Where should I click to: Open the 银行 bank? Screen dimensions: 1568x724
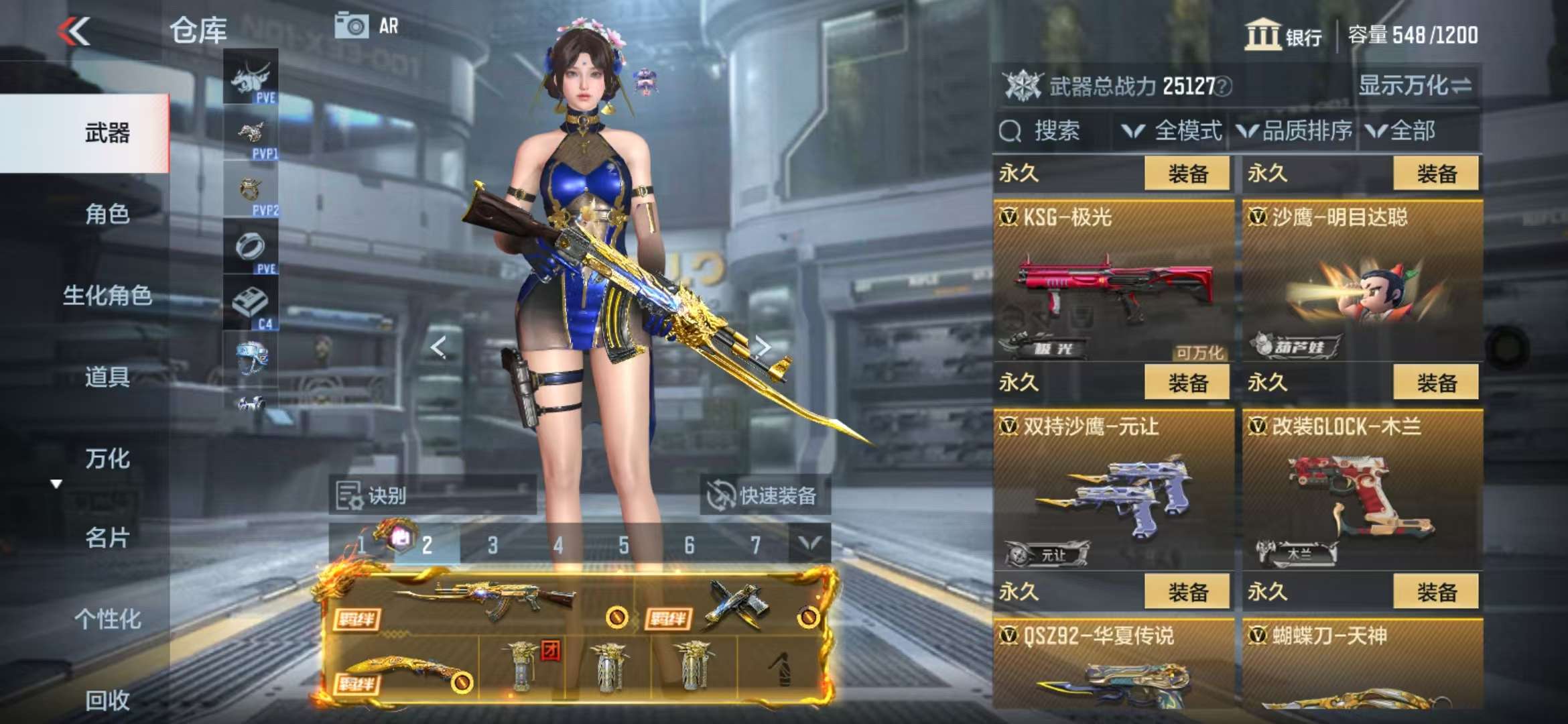(x=1283, y=35)
